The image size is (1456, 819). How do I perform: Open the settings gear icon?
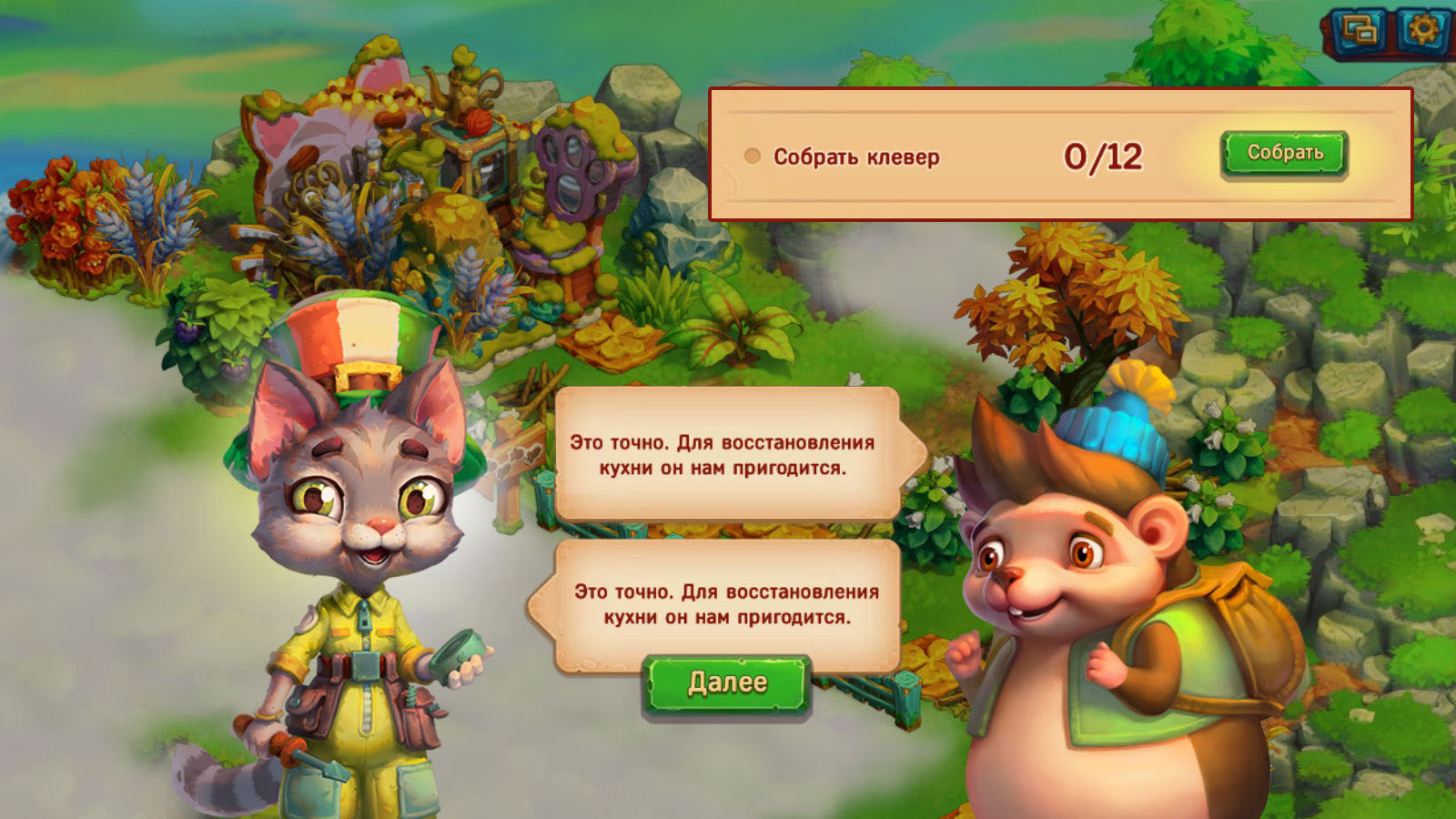1423,31
